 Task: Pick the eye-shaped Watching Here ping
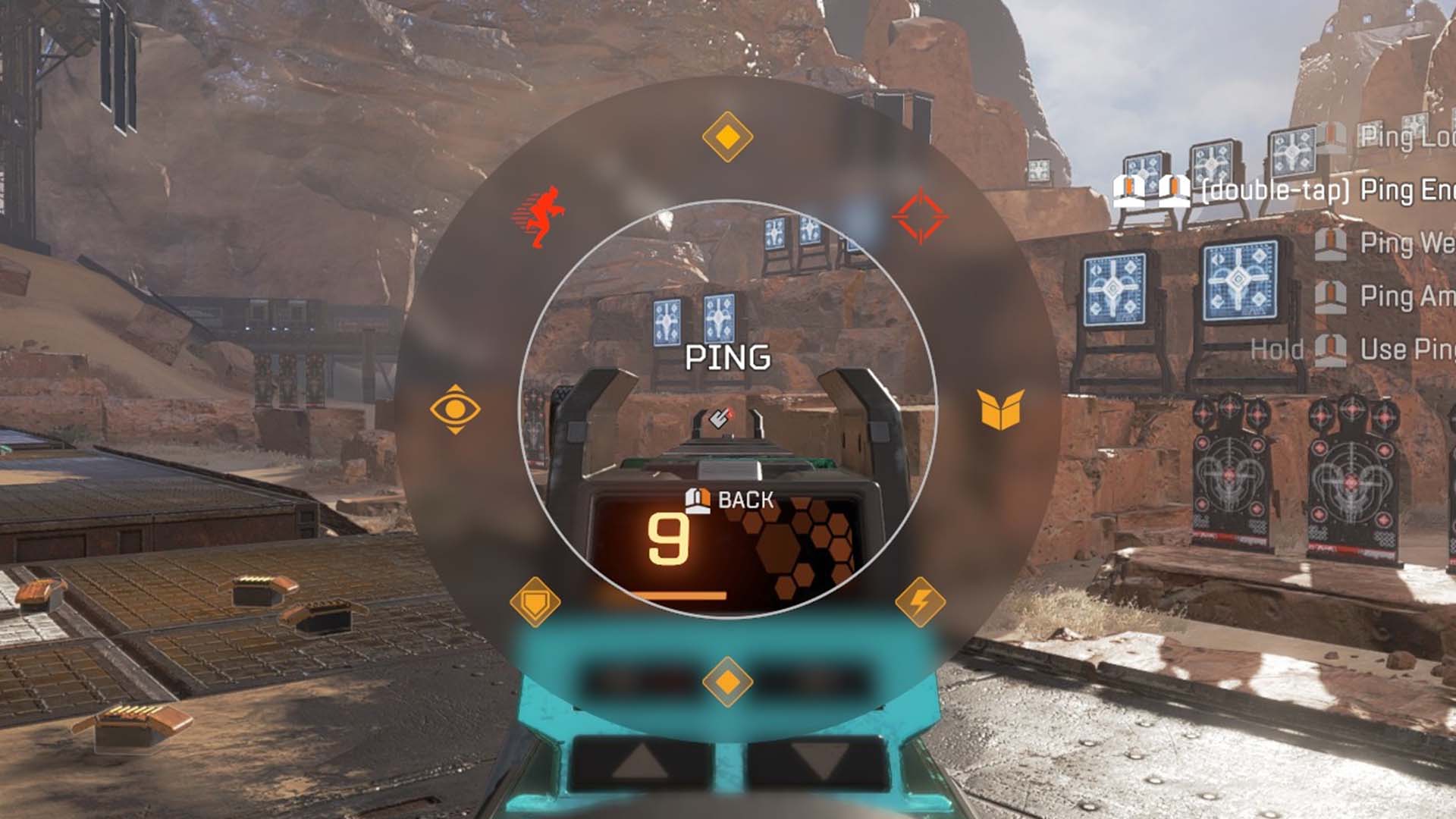[455, 409]
